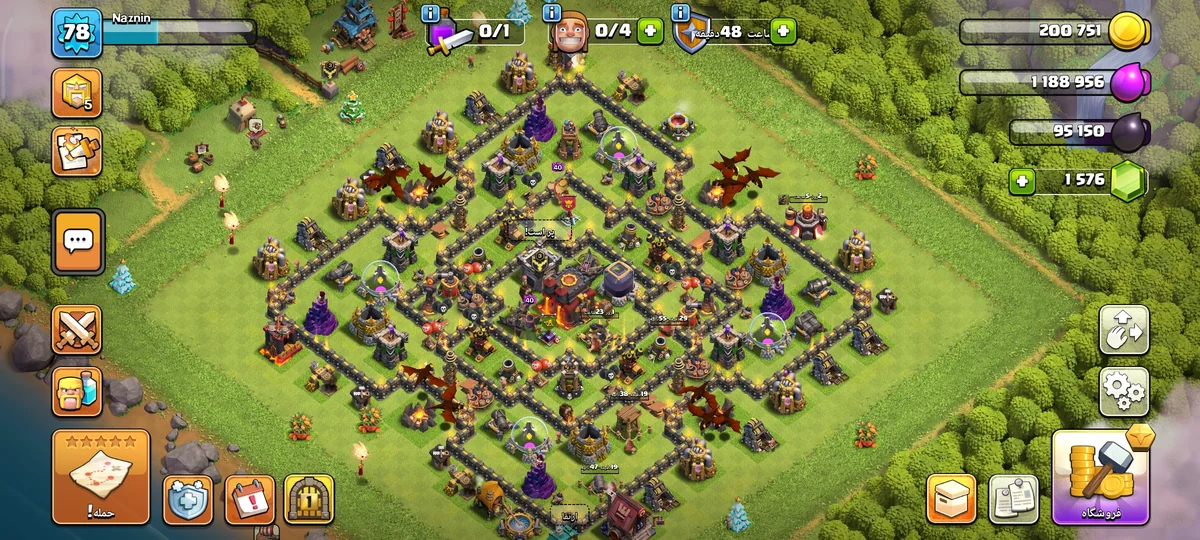This screenshot has width=1200, height=540.
Task: Open the barbarian army training button
Action: click(x=77, y=391)
